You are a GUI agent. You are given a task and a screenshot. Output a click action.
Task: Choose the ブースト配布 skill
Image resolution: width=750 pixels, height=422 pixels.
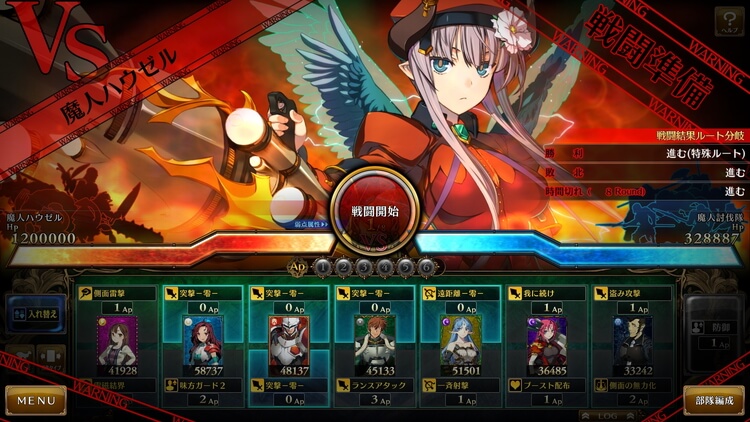coord(546,385)
